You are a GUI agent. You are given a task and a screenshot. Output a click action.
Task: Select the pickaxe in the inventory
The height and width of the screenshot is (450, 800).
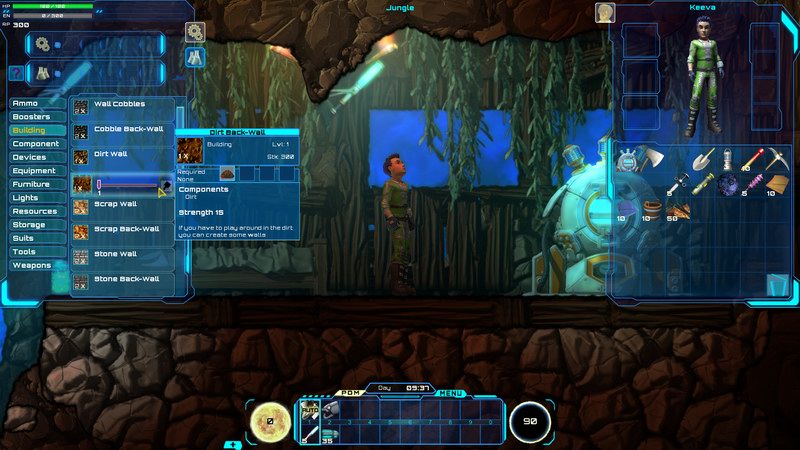pos(777,159)
